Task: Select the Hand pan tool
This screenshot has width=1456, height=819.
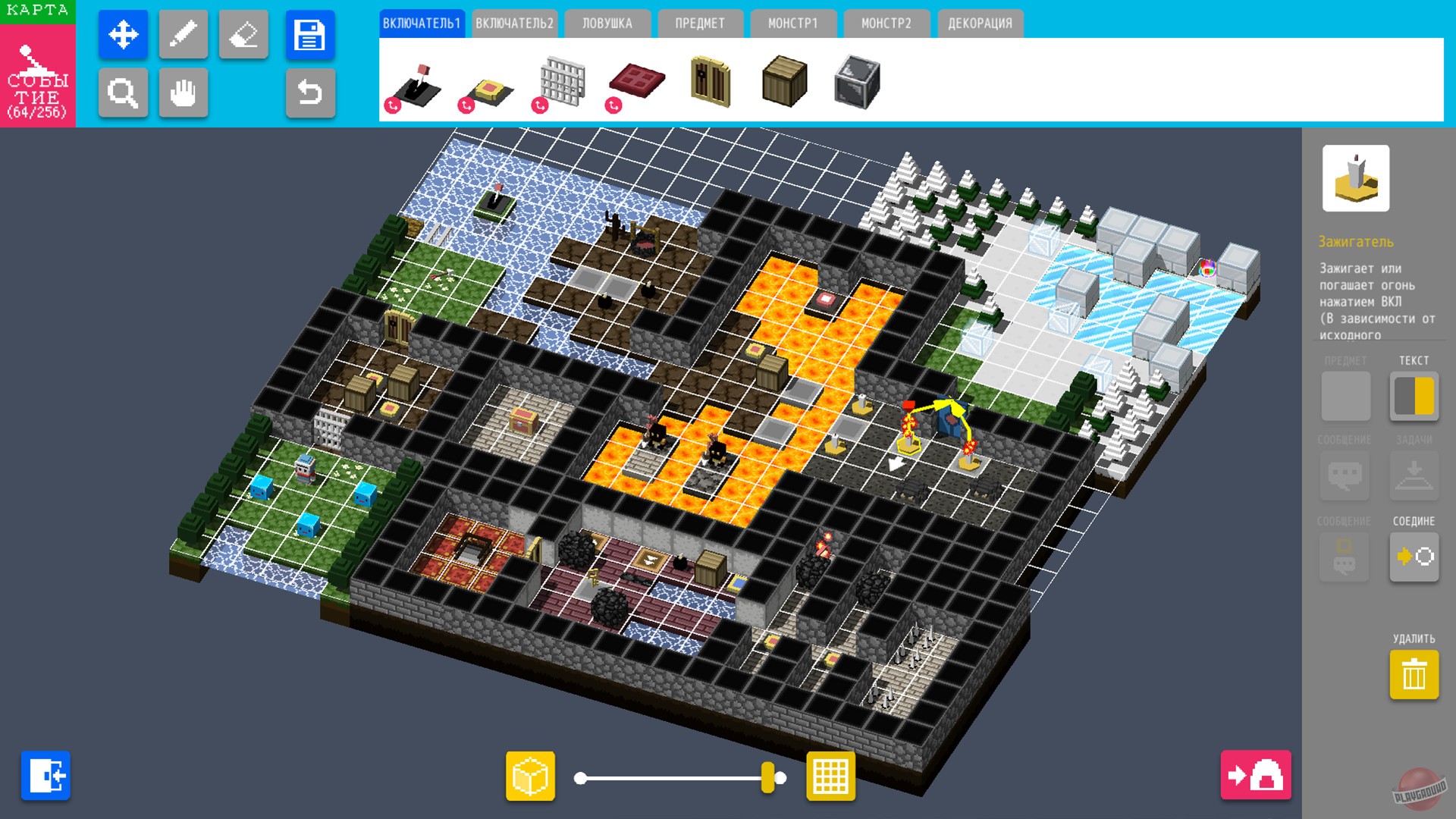Action: point(184,93)
